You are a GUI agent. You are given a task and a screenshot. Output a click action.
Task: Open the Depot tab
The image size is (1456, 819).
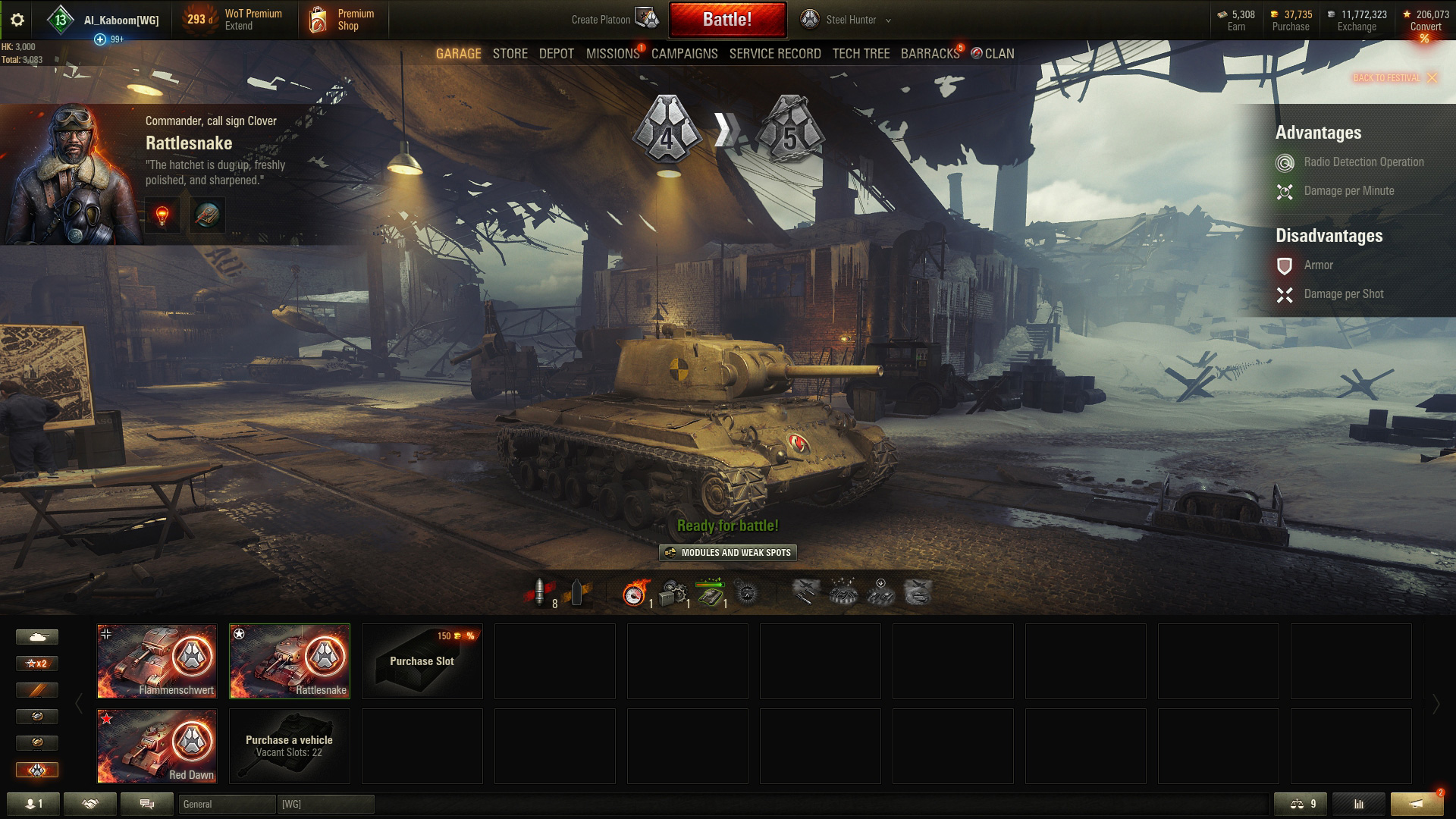[x=556, y=54]
